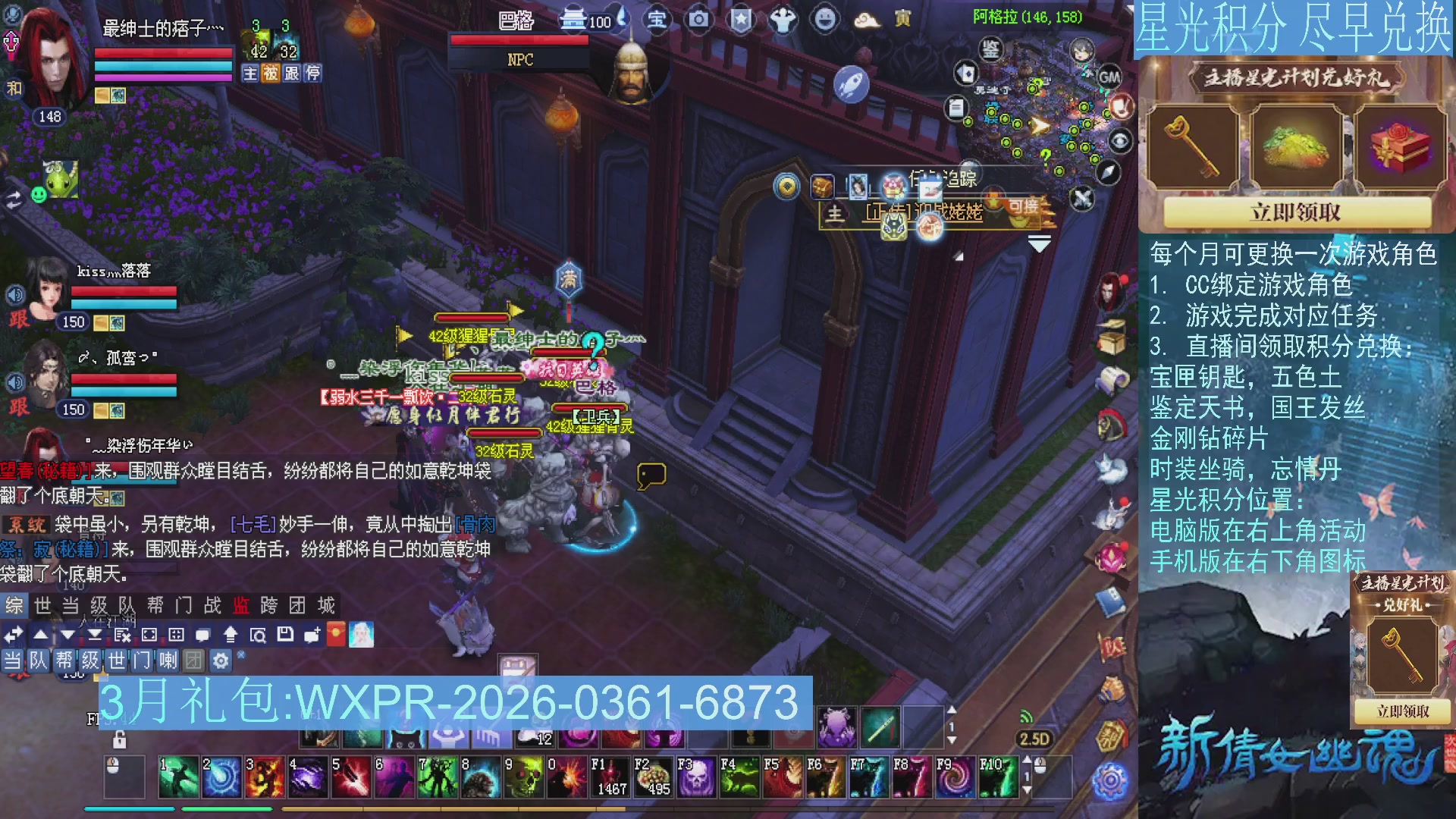Open the camera screenshot tool in top toolbar
Image resolution: width=1456 pixels, height=819 pixels.
pyautogui.click(x=698, y=20)
